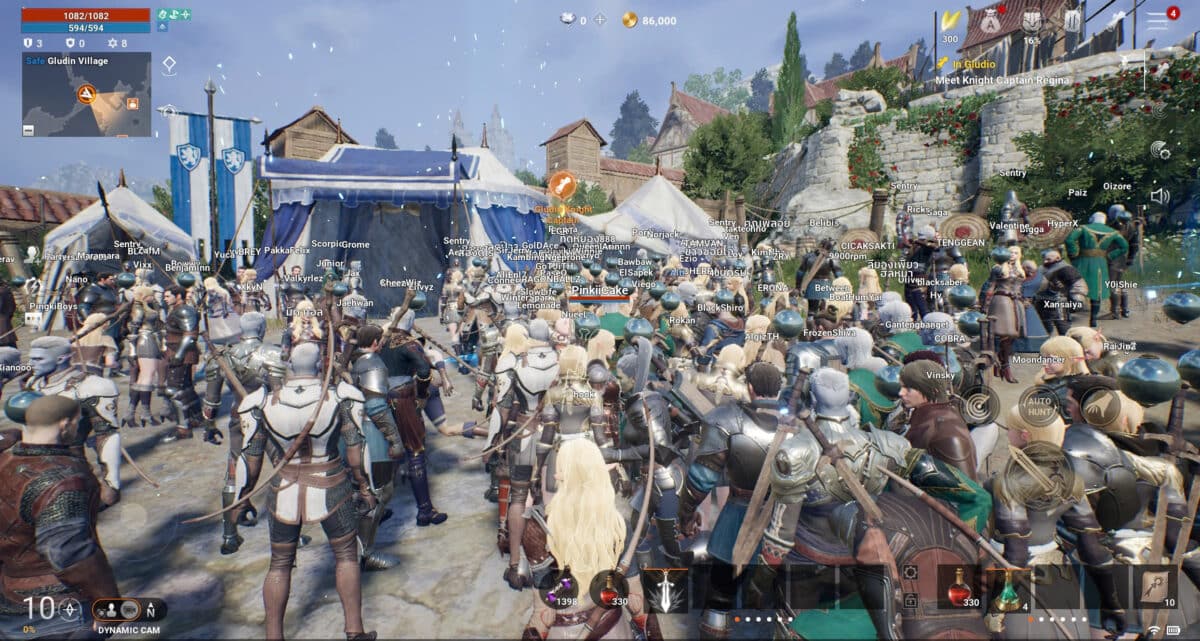The width and height of the screenshot is (1200, 641).
Task: Click the map pin marker icon beside minimap
Action: coord(169,65)
